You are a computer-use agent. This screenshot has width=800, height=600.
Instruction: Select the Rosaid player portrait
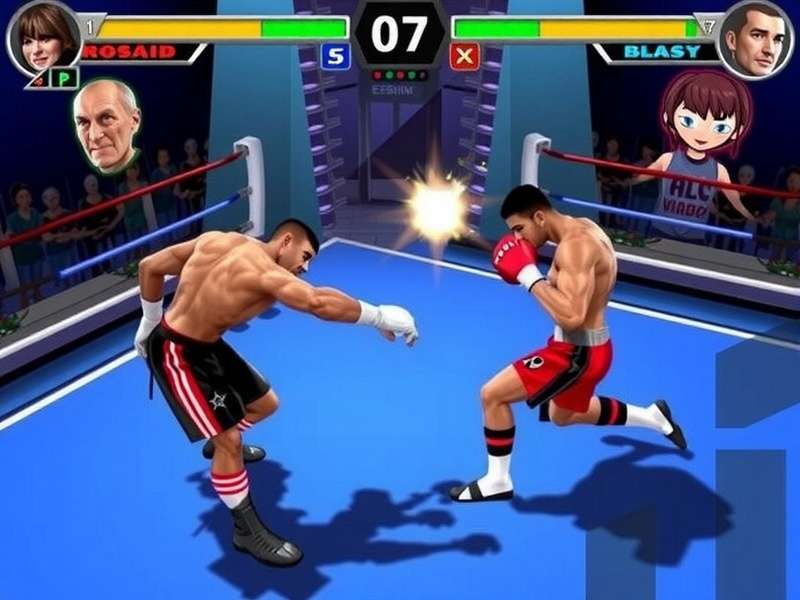[43, 38]
